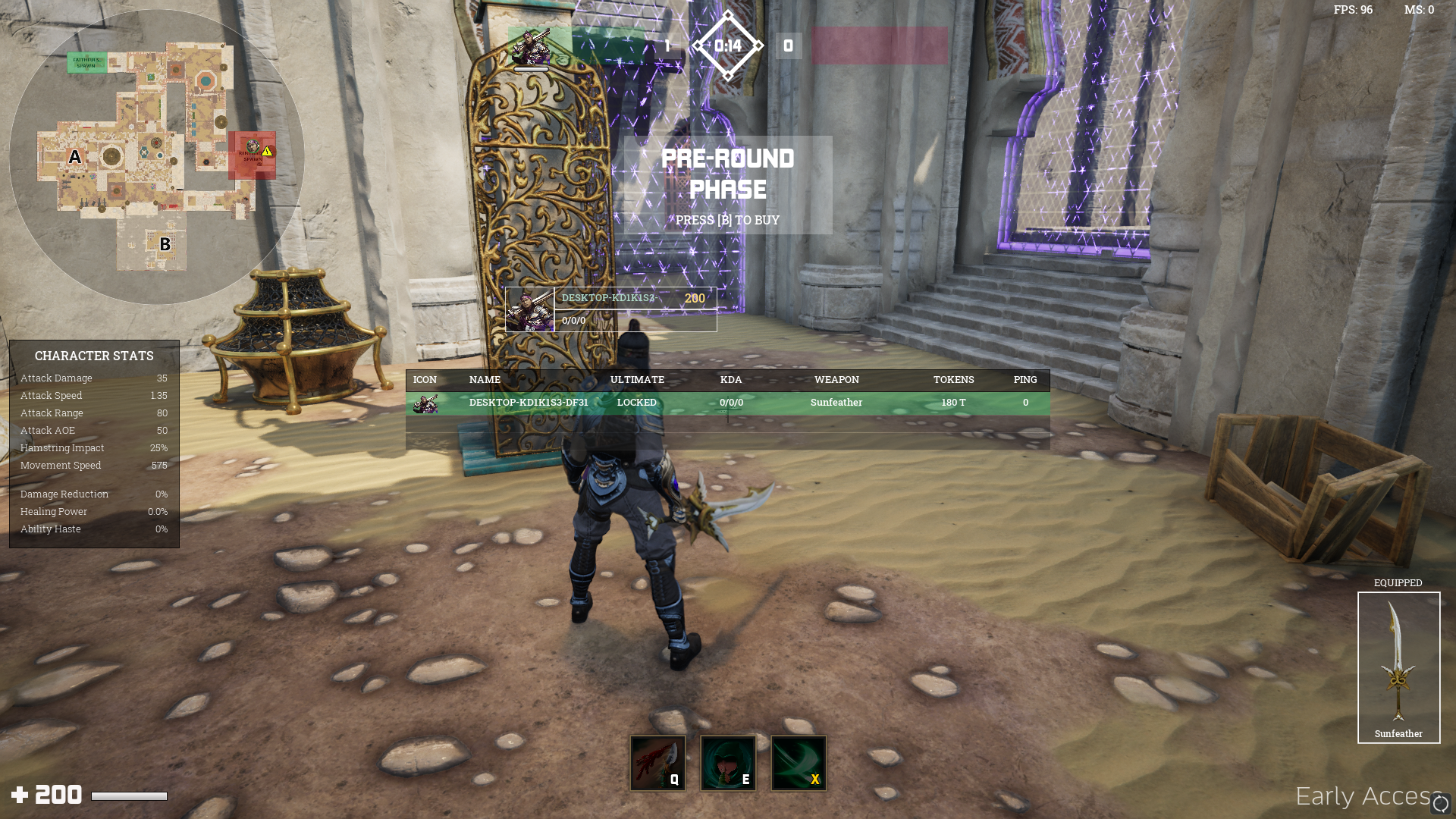The width and height of the screenshot is (1456, 819).
Task: Toggle the LOCKED ultimate status in the scoreboard
Action: 636,403
